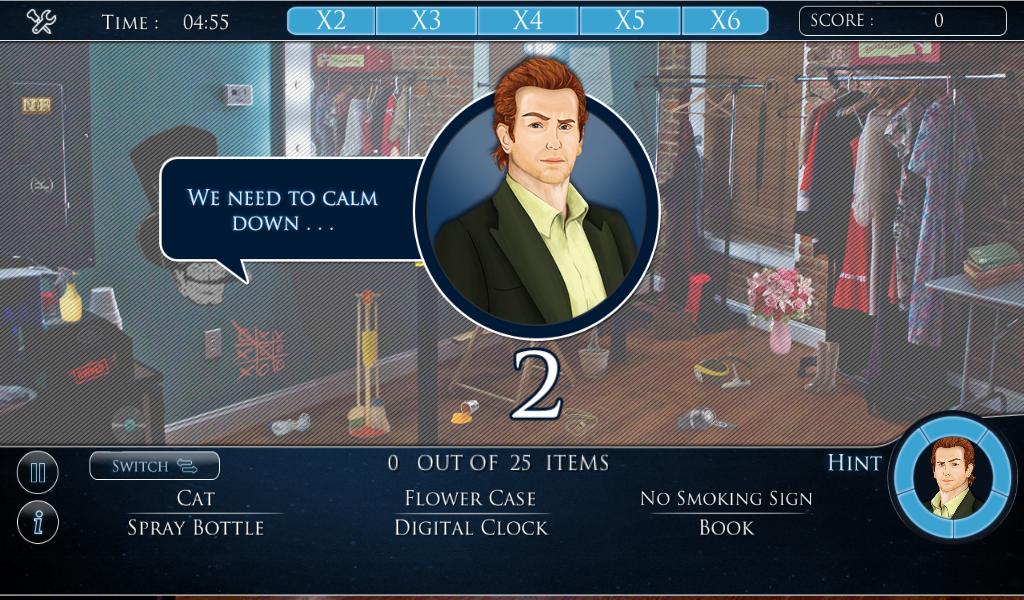Select Spray Bottle in the item list

click(196, 528)
